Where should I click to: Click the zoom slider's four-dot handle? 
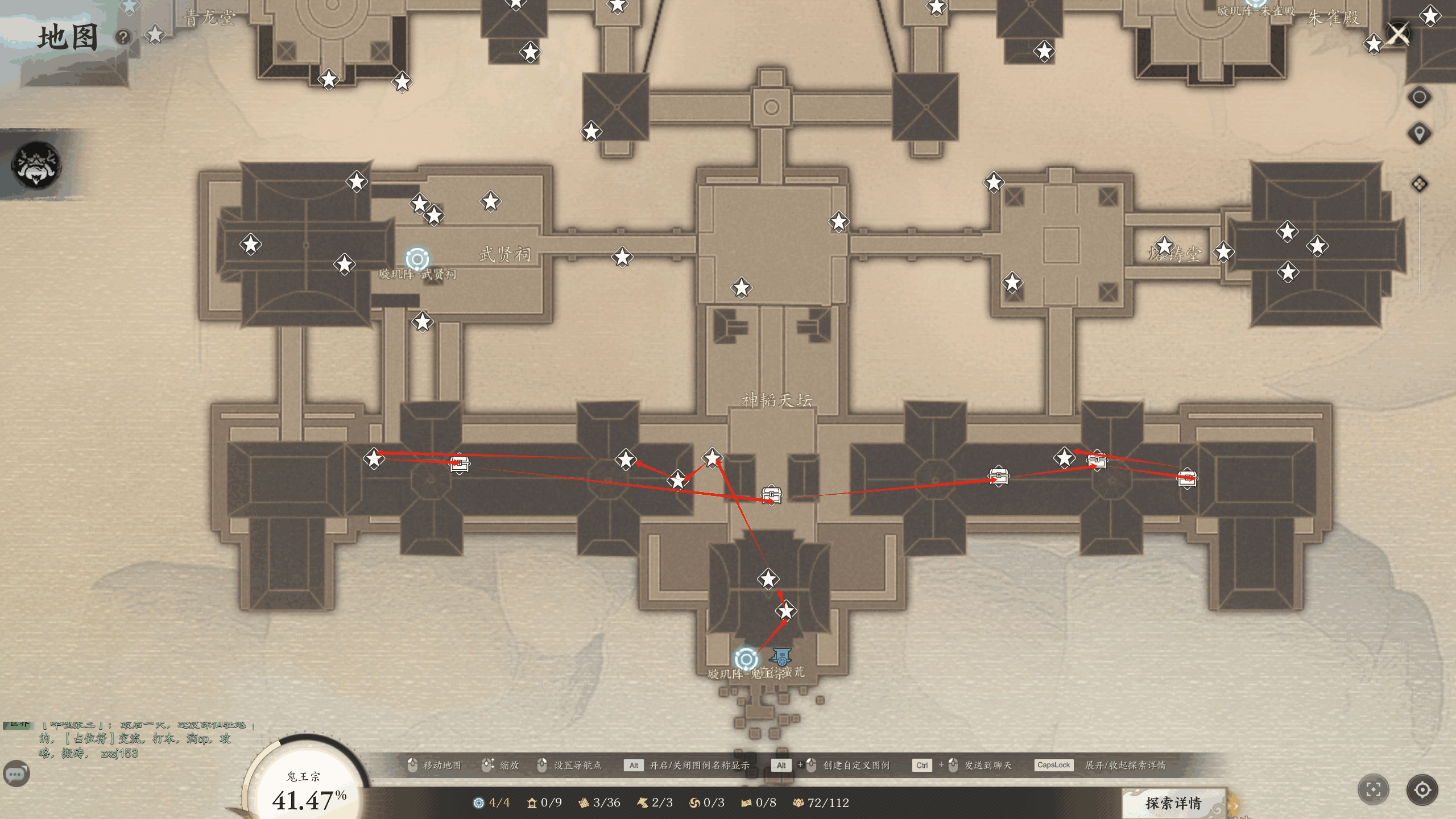(x=1420, y=184)
